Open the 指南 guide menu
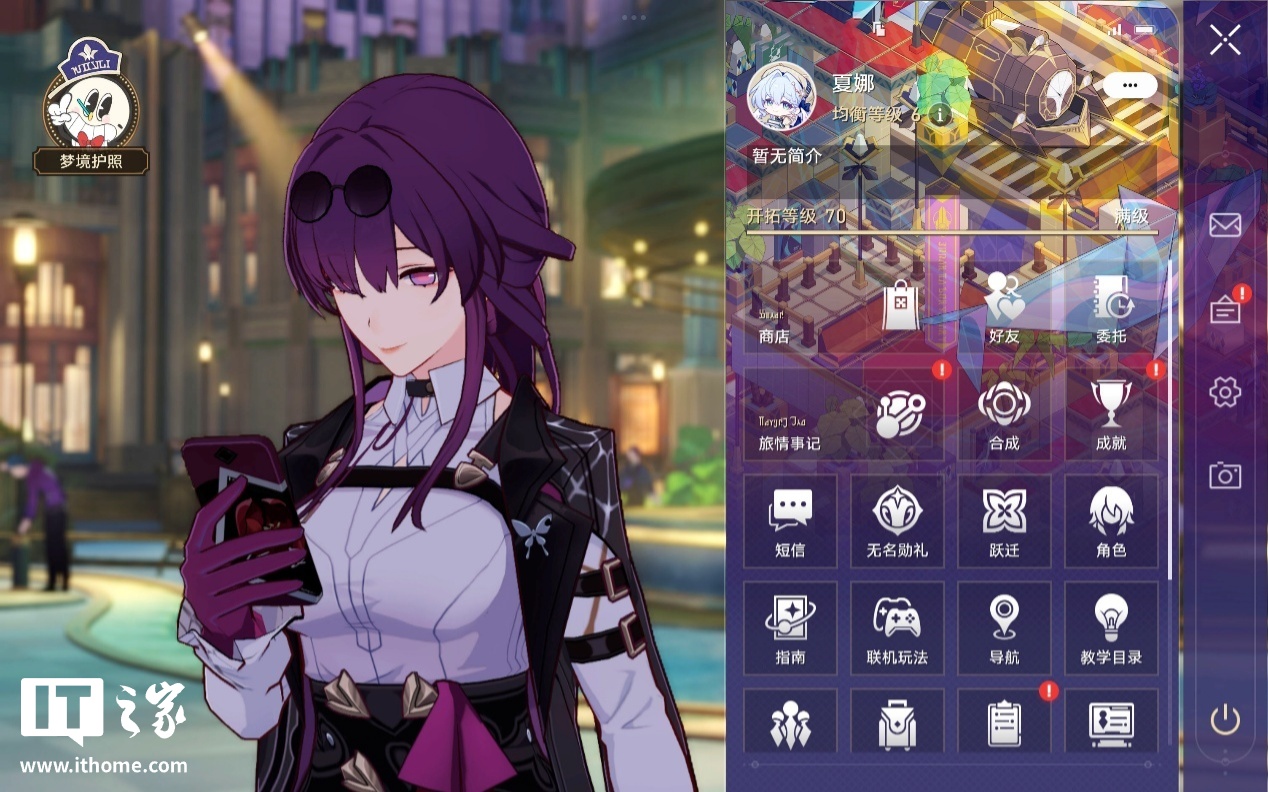The image size is (1268, 792). coord(790,628)
